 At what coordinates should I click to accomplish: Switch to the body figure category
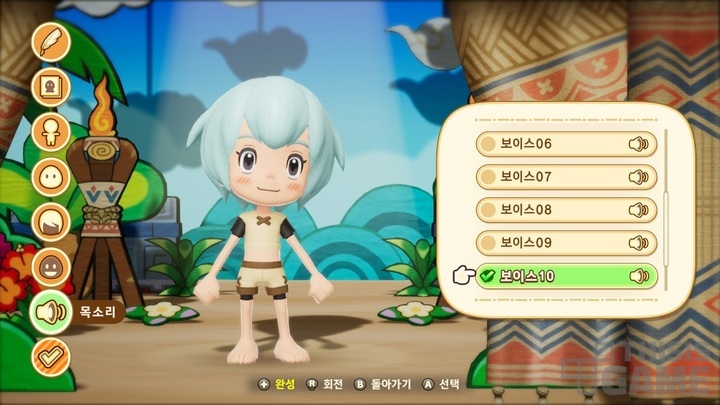50,131
